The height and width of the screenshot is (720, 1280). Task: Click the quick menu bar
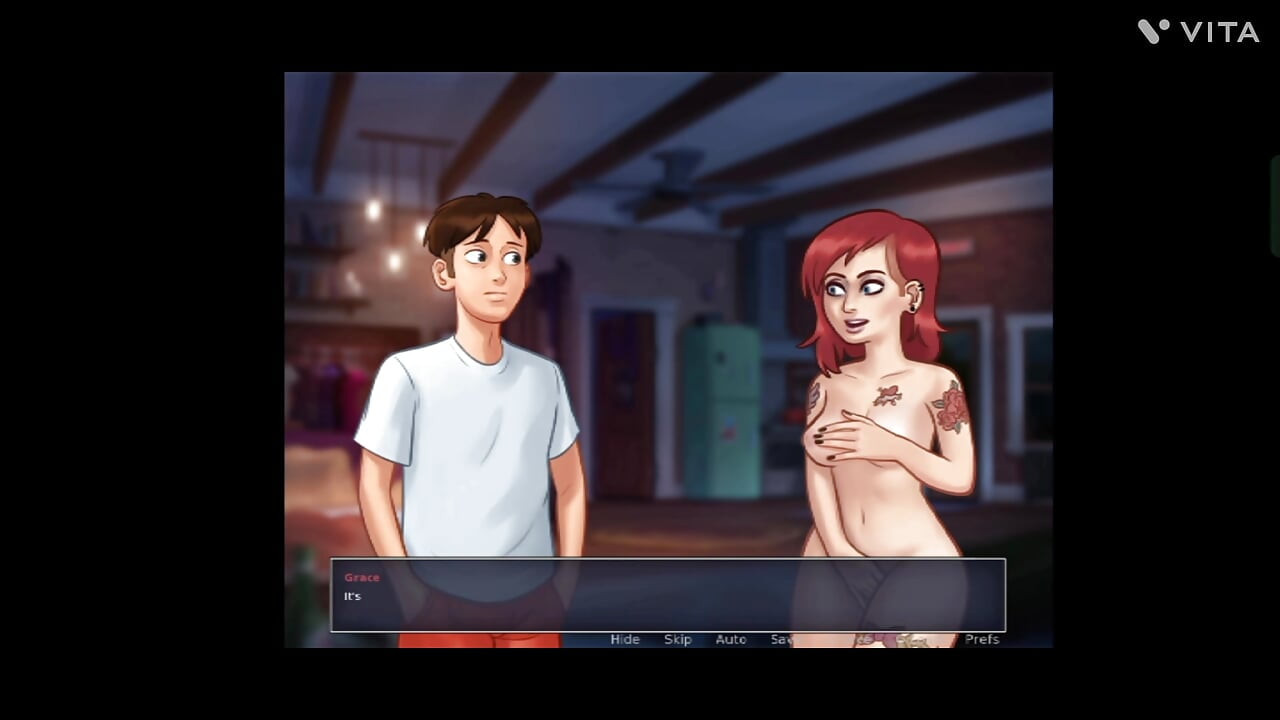click(x=800, y=639)
